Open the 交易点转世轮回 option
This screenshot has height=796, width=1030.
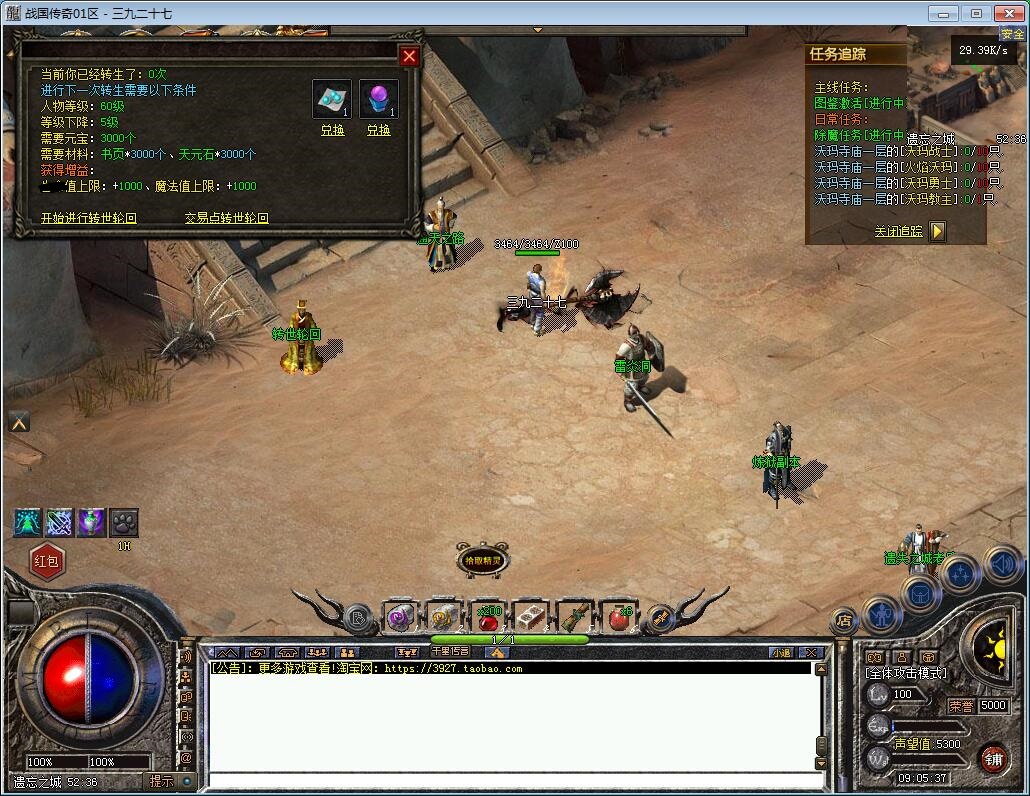[226, 218]
